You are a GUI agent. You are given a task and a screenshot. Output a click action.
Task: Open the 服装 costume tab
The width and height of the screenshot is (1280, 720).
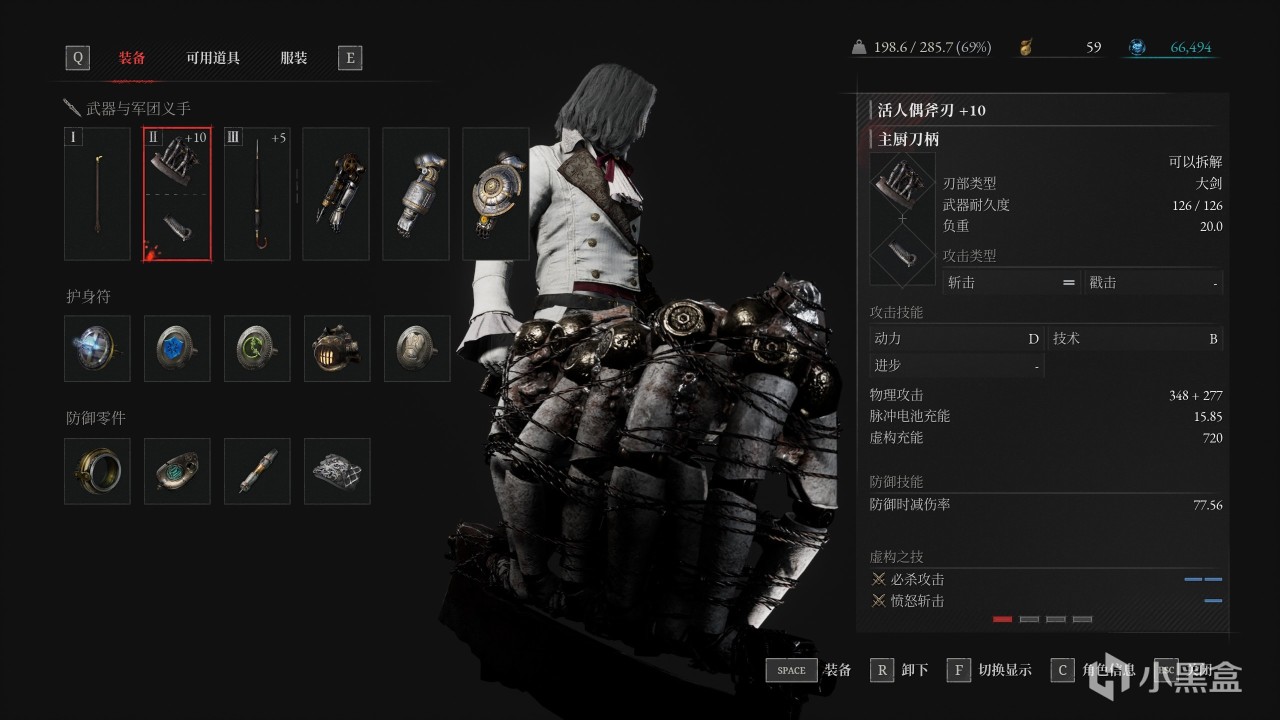[293, 58]
